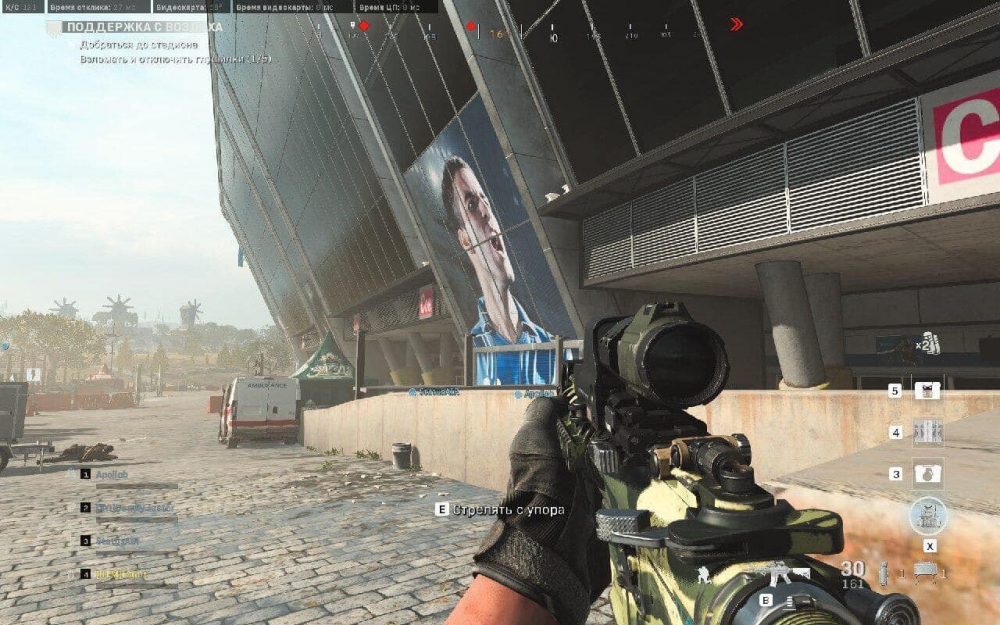Activate the round armor vest field upgrade

coord(929,516)
